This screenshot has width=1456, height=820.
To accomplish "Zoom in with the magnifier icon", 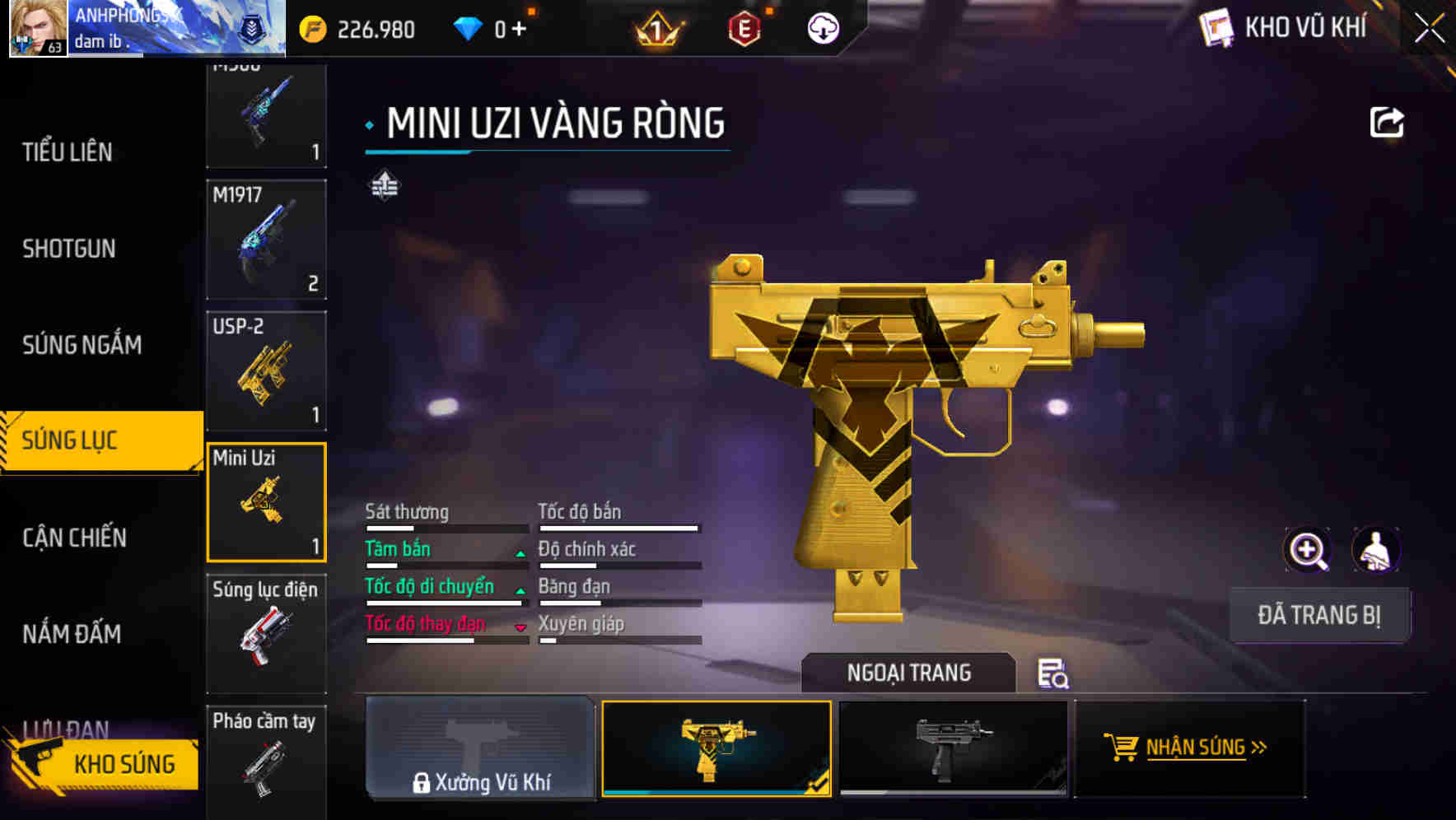I will (x=1308, y=550).
